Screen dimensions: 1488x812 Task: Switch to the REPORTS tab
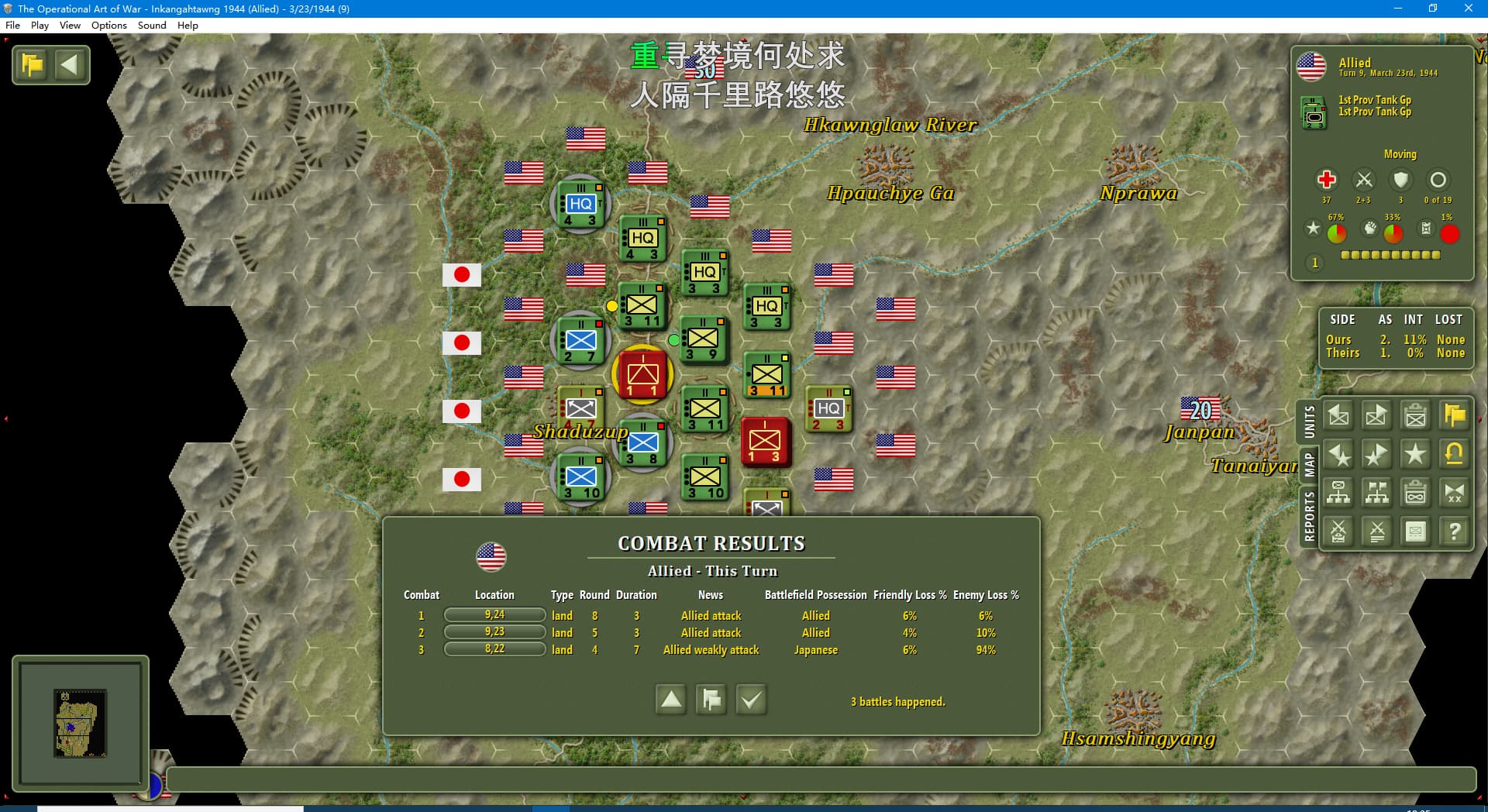point(1309,516)
